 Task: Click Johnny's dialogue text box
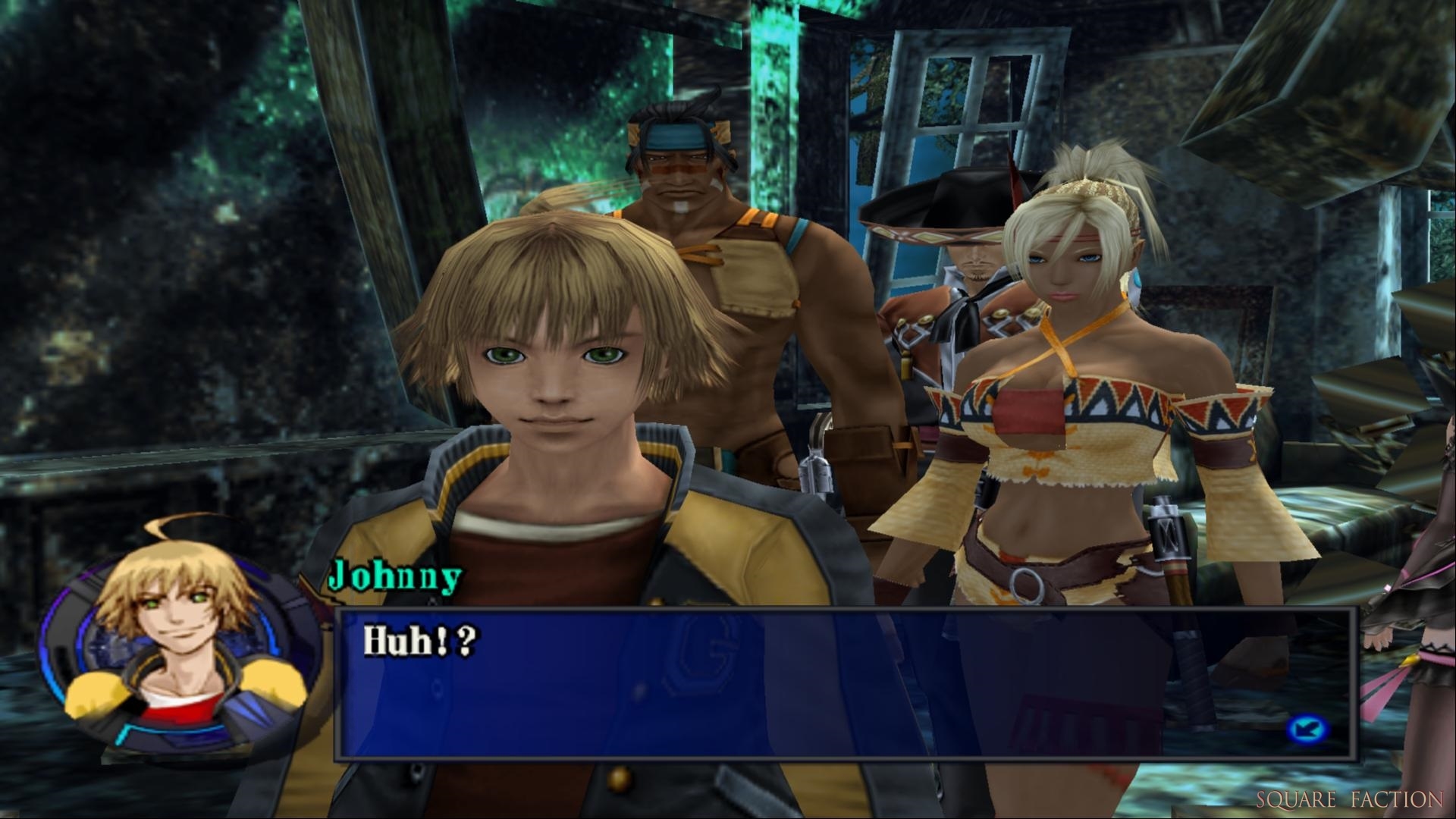(x=845, y=682)
